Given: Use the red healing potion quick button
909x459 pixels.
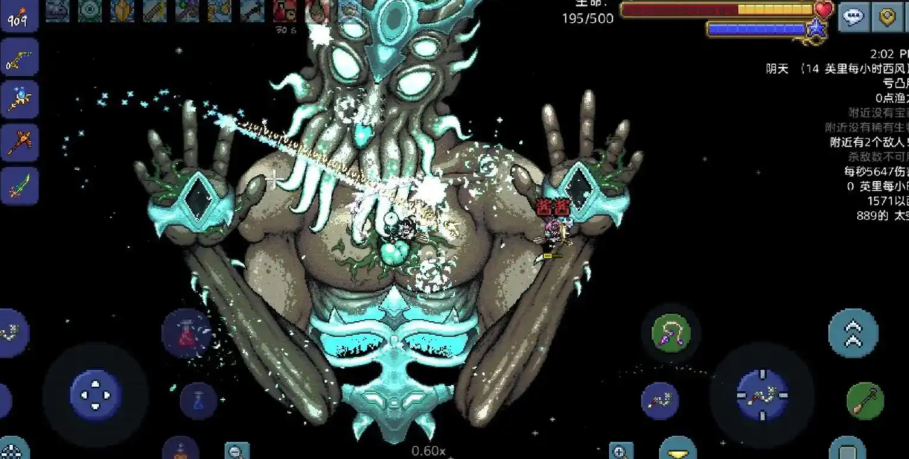Looking at the screenshot, I should click(x=186, y=331).
